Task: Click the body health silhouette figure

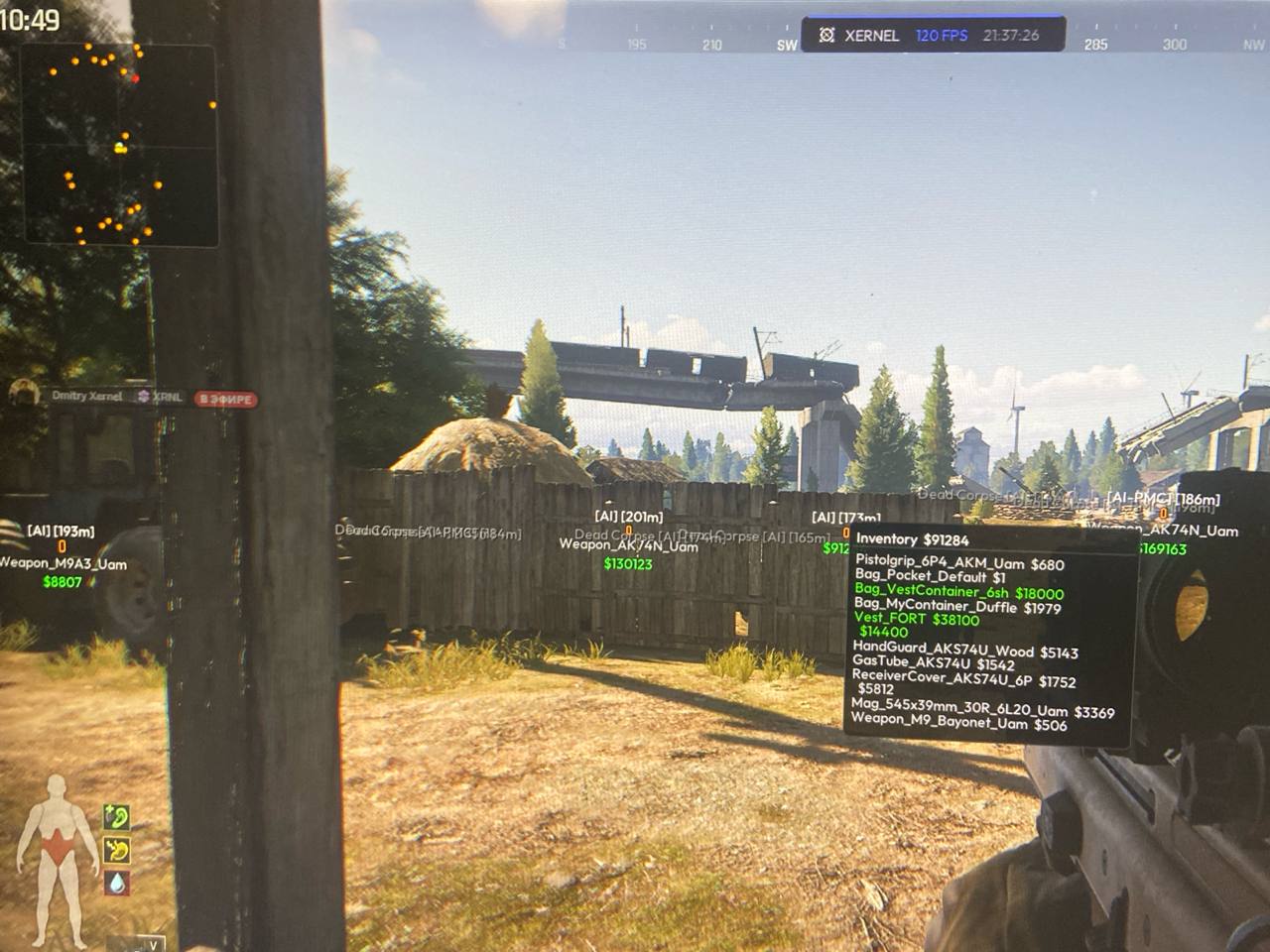Action: pyautogui.click(x=60, y=858)
